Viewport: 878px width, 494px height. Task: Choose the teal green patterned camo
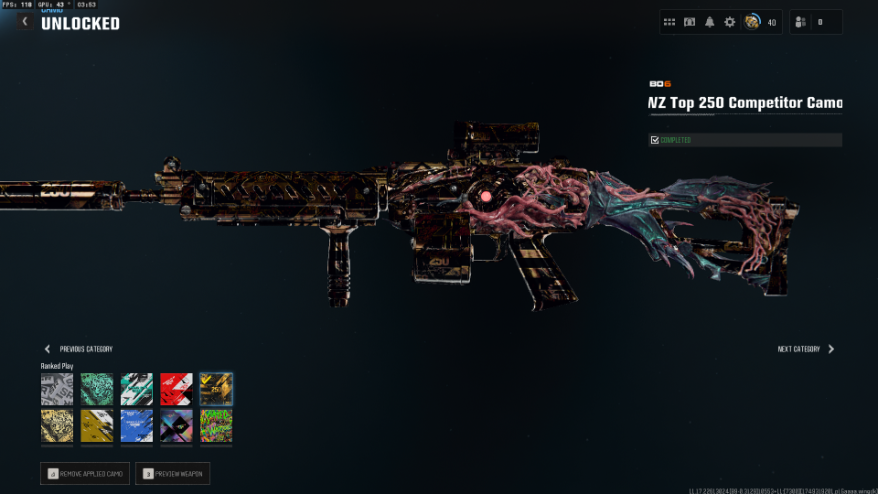click(x=96, y=389)
